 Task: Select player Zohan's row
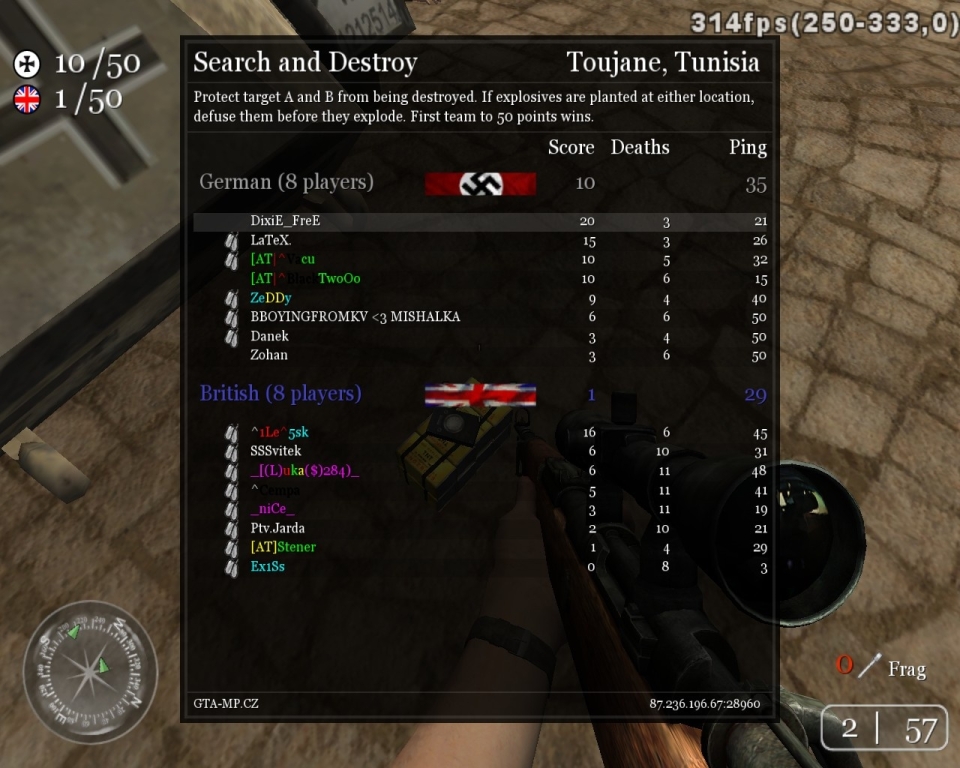[x=269, y=355]
